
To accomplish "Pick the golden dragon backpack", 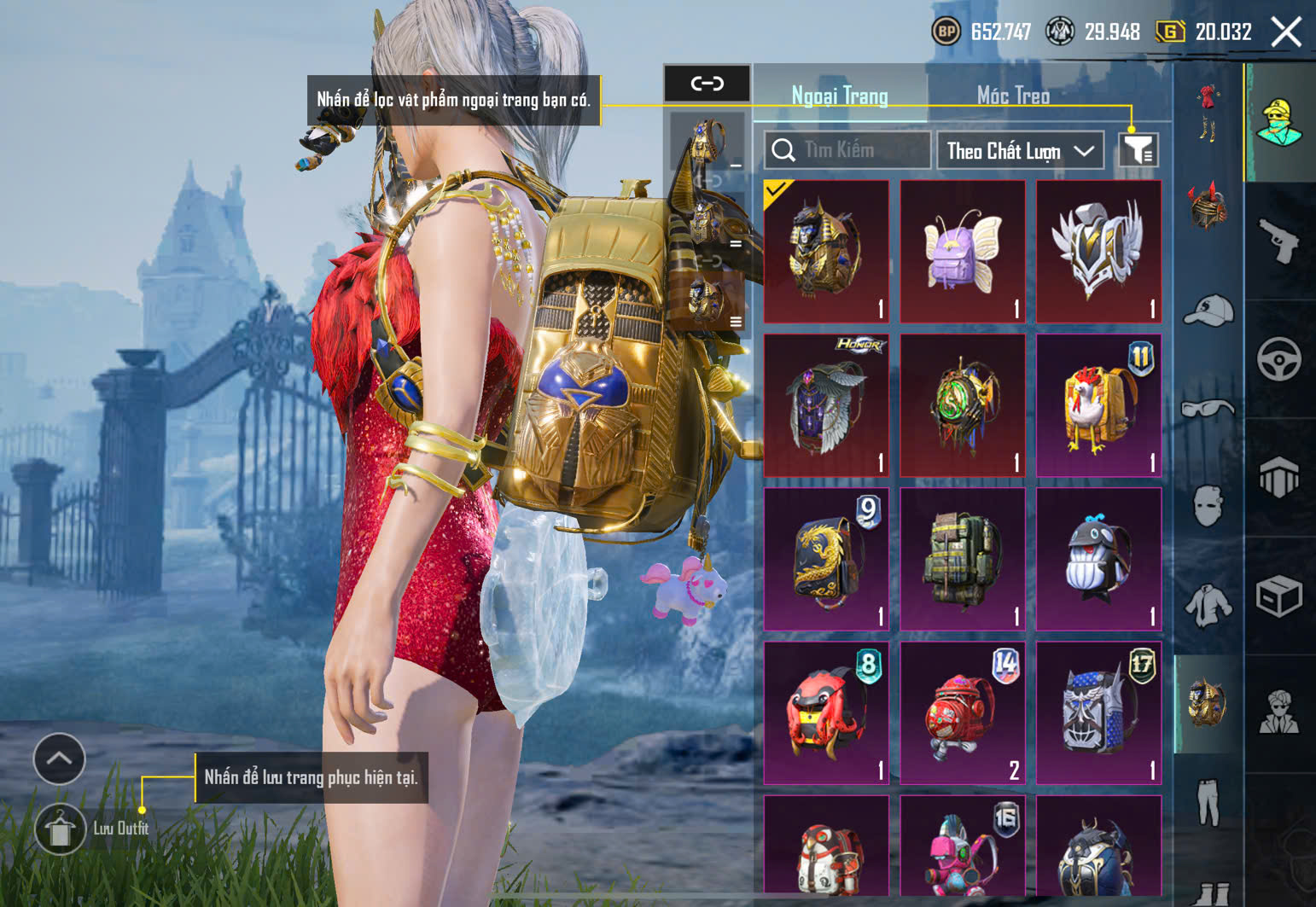I will tap(825, 559).
